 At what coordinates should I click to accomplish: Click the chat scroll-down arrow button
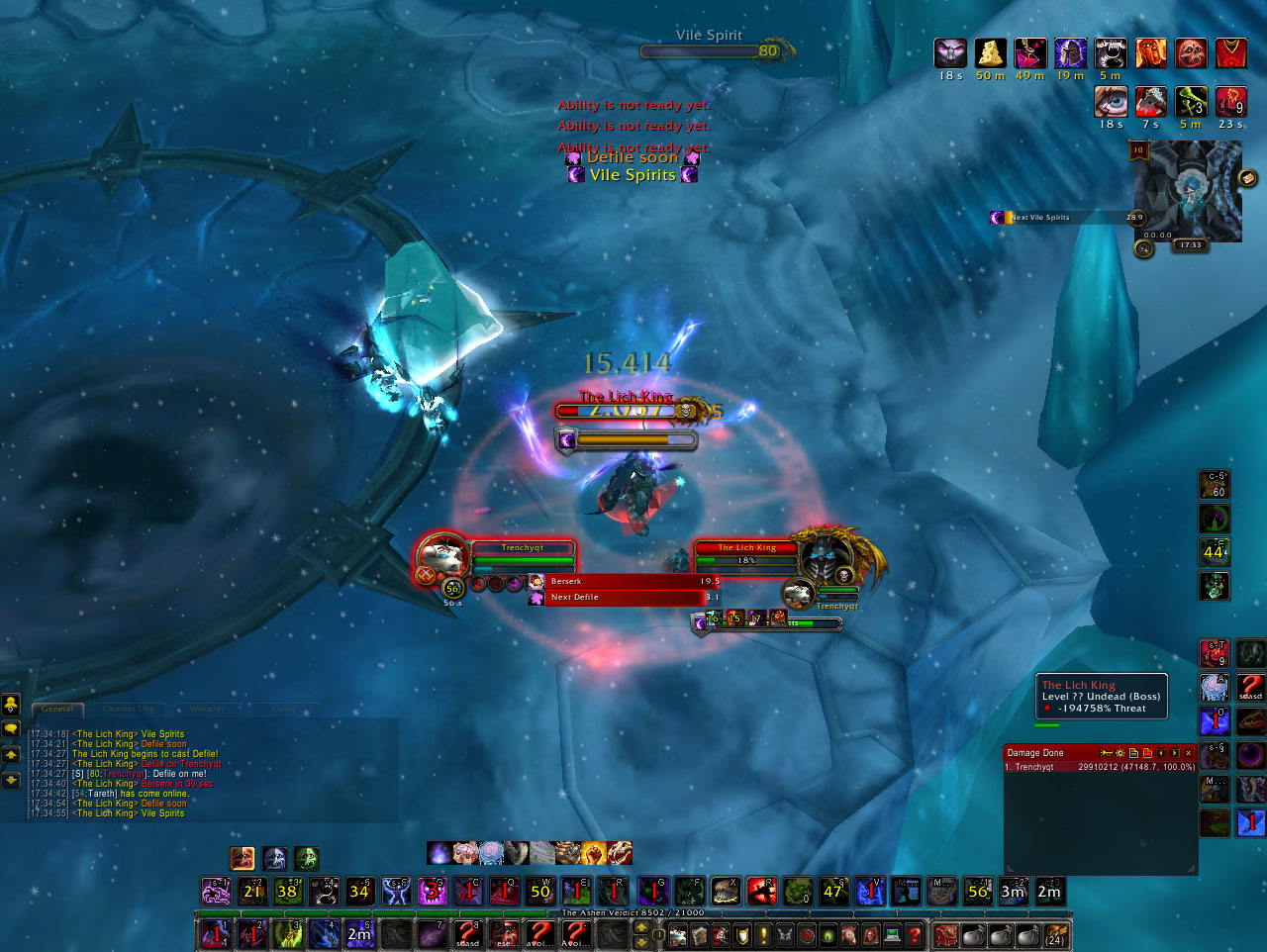(x=11, y=781)
